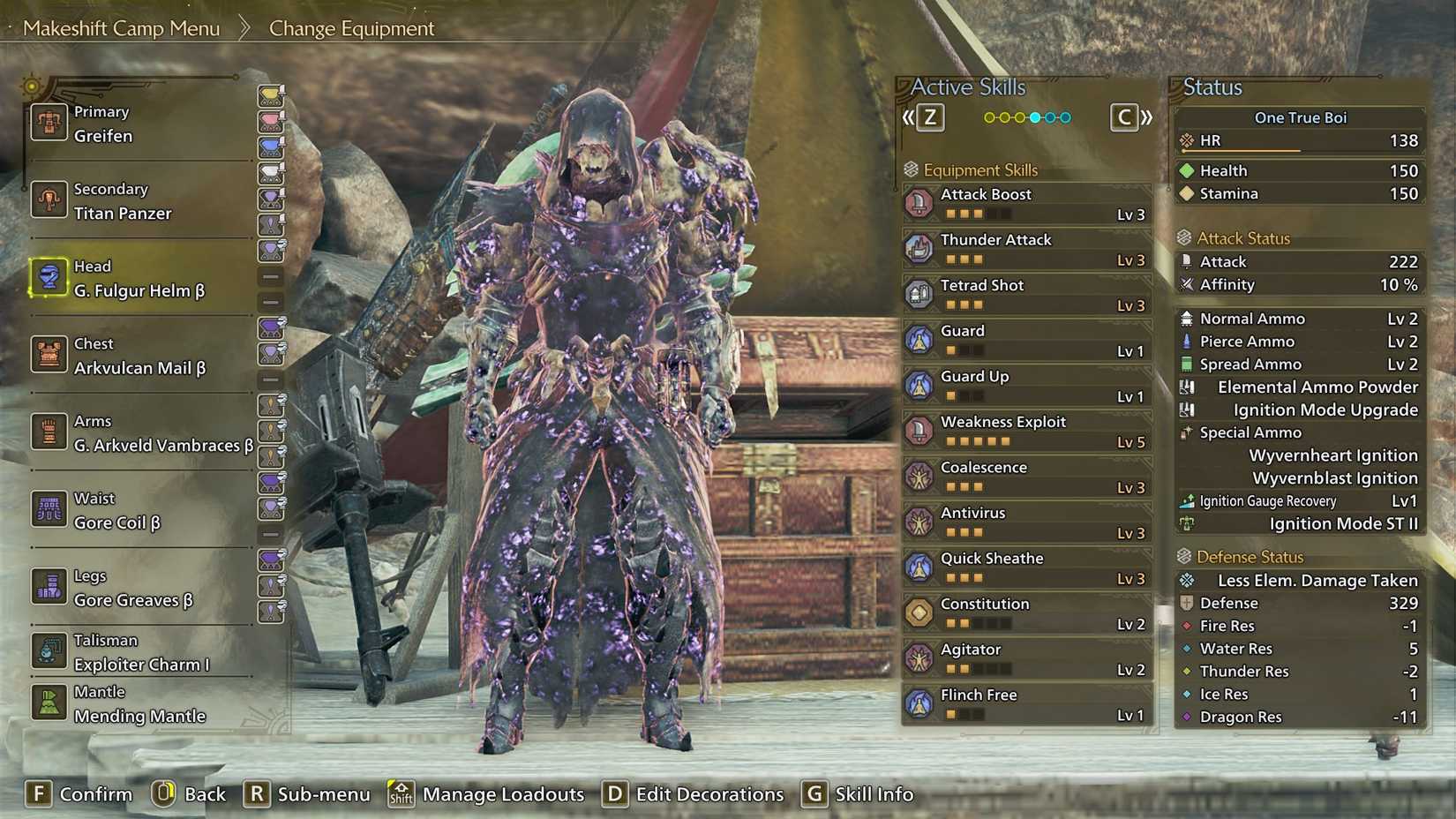Click the white decoration gem beside the Legs slot
Viewport: 1456px width, 819px height.
pyautogui.click(x=271, y=611)
